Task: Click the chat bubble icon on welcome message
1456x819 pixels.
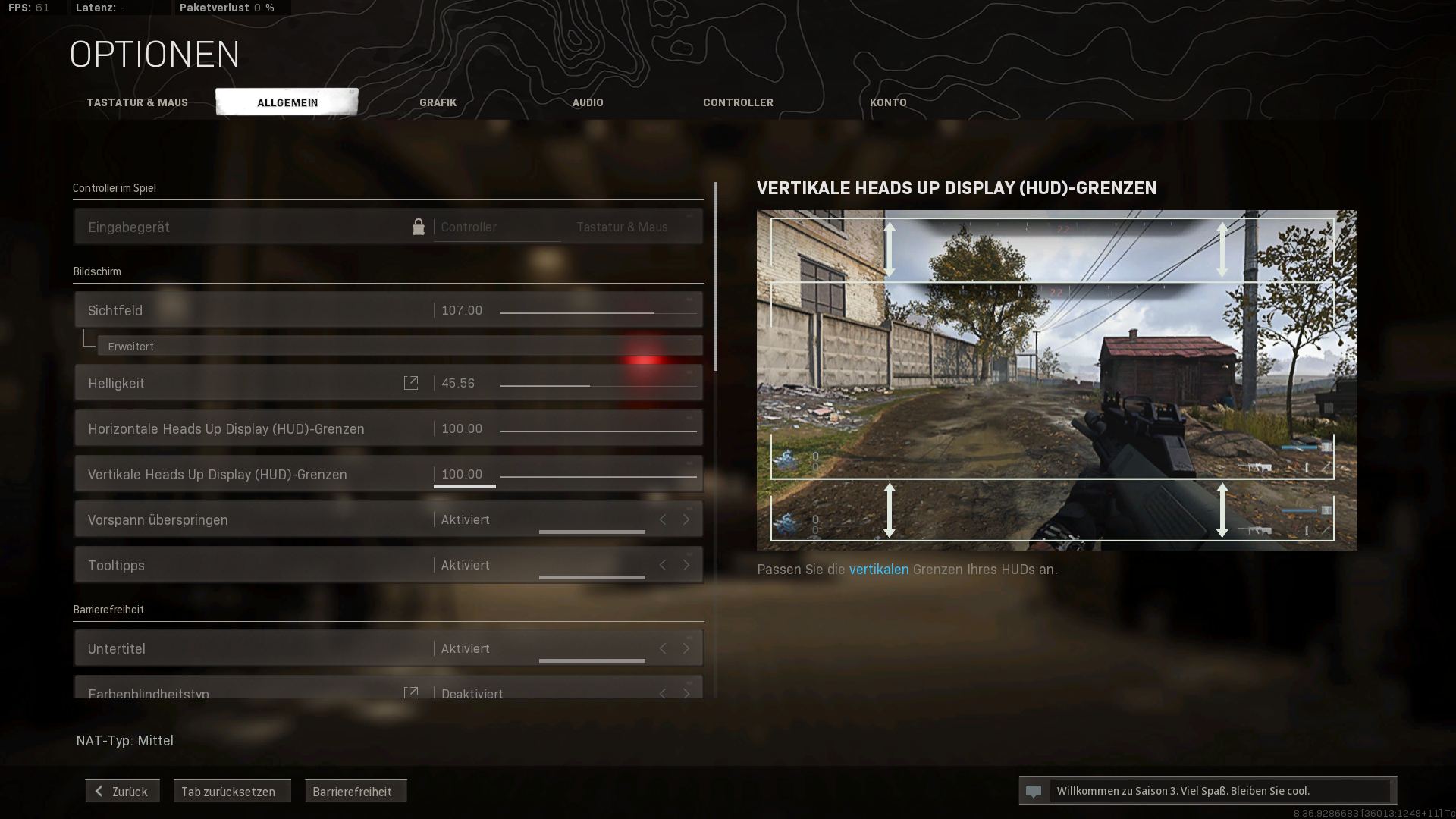Action: point(1036,790)
